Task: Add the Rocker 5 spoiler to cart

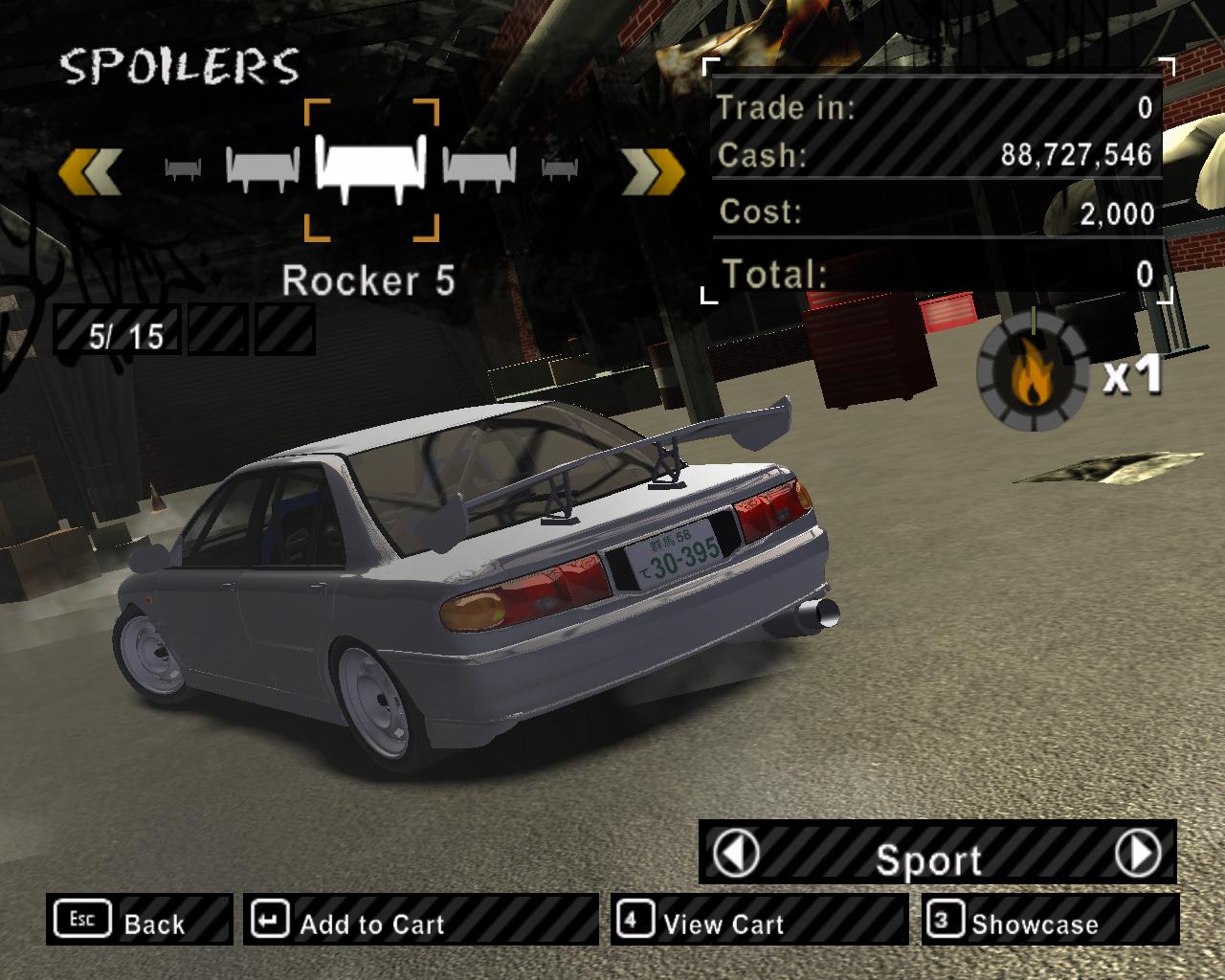Action: pyautogui.click(x=419, y=921)
